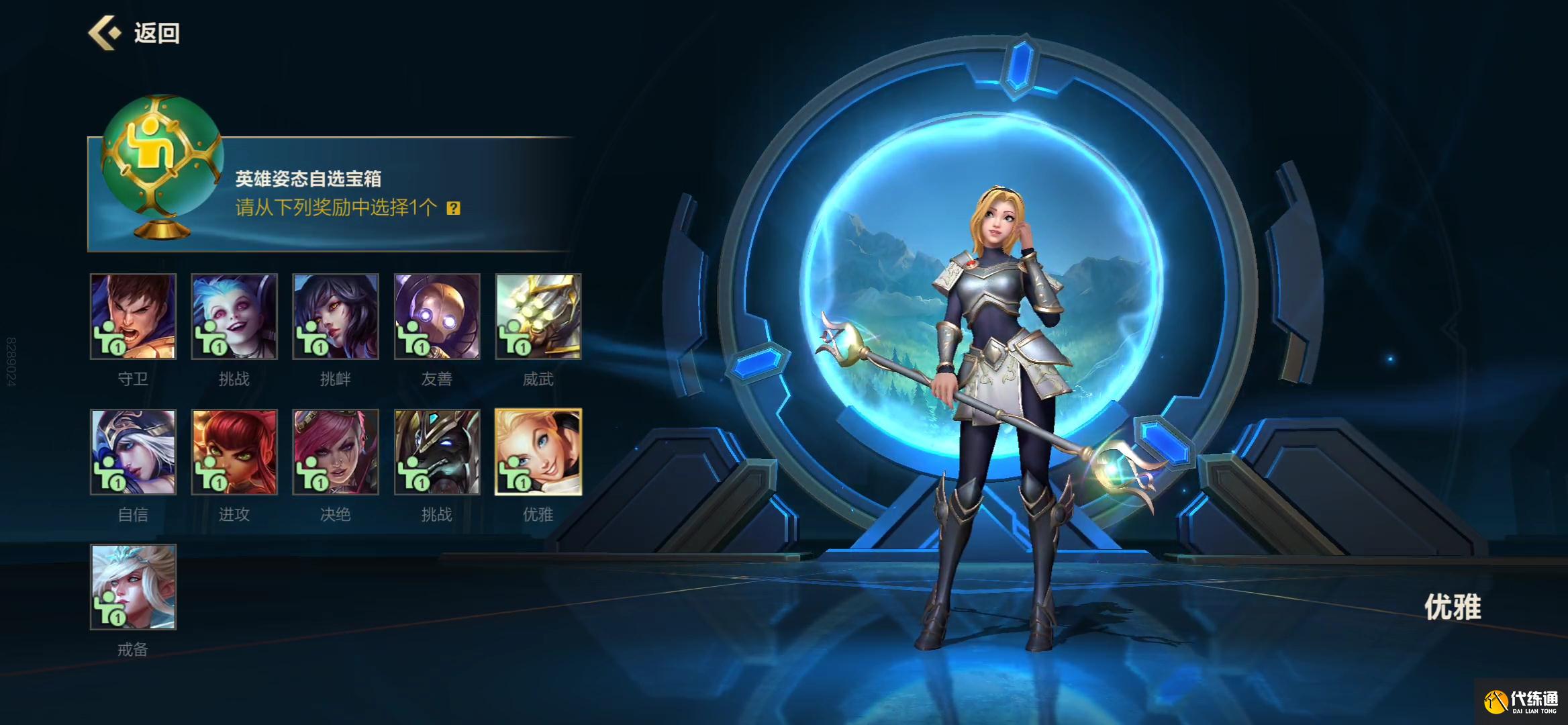Pick Janna's 戒备 pose reward
Screen dimensions: 1568x725
pos(134,587)
